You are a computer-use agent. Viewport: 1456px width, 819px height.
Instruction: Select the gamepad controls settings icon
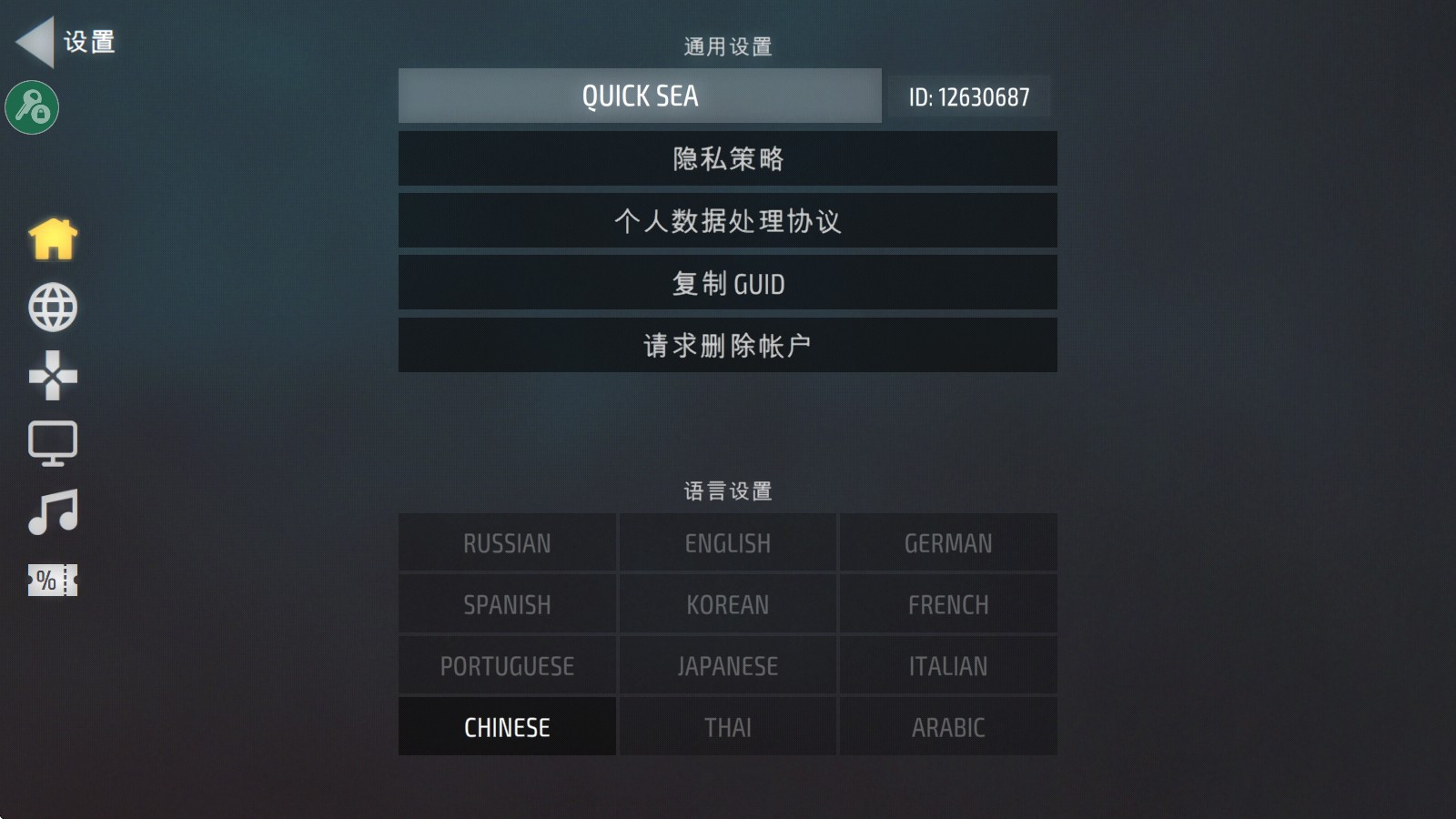(x=52, y=374)
